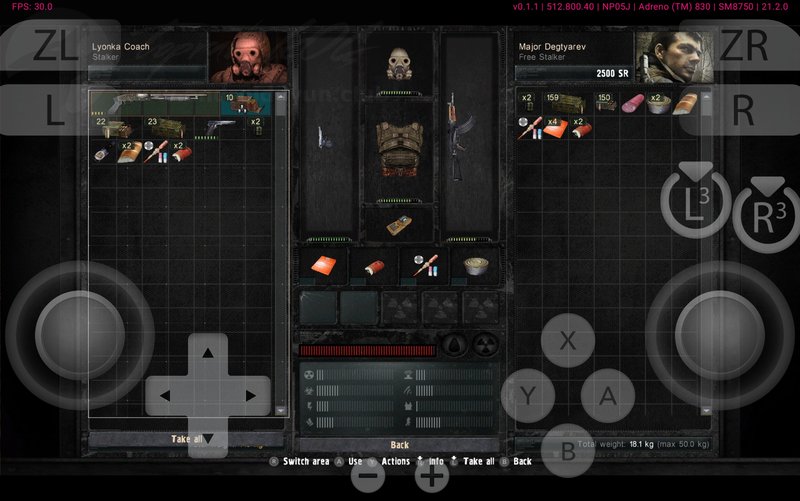Select the detector device slot below the armor

click(399, 224)
